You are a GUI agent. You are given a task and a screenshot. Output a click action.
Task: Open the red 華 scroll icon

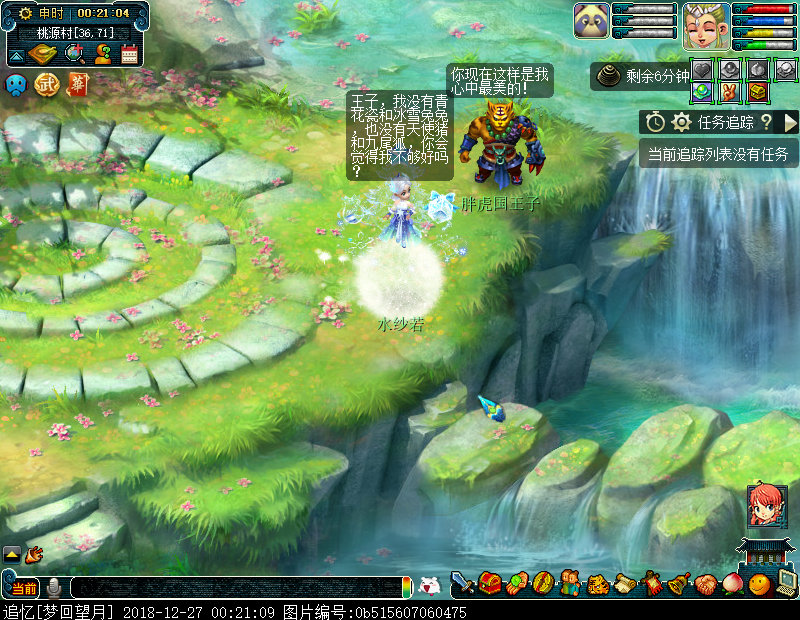[x=76, y=85]
